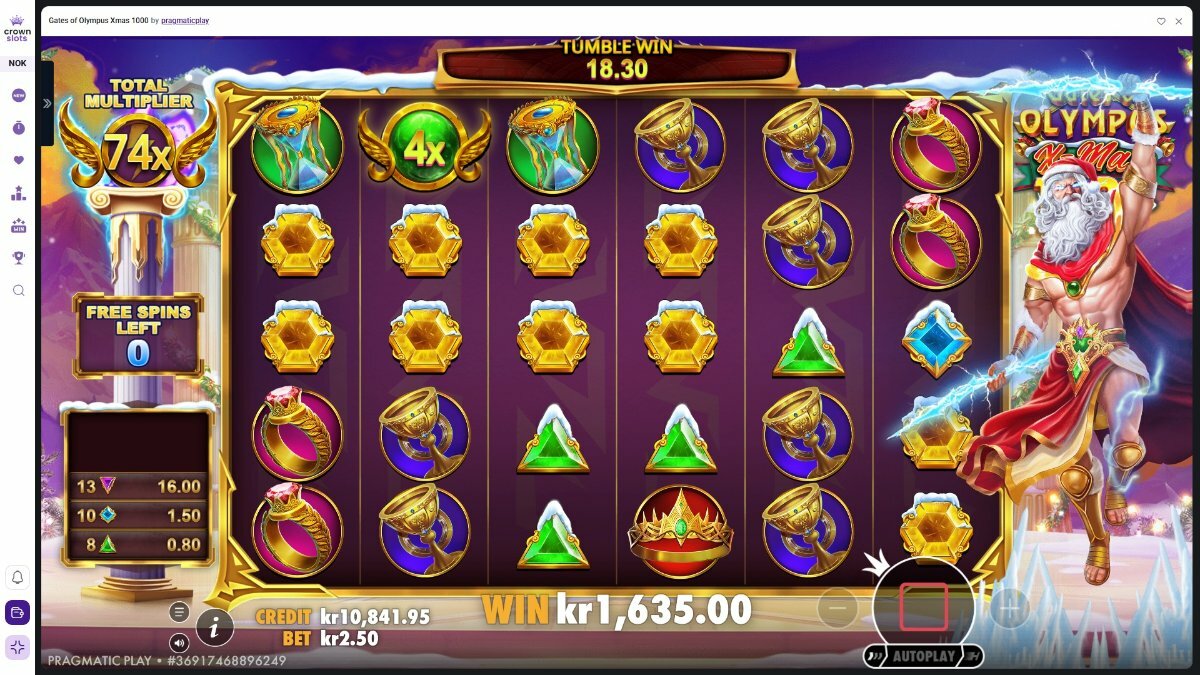Go to the Crown Slots home logo

[x=18, y=26]
